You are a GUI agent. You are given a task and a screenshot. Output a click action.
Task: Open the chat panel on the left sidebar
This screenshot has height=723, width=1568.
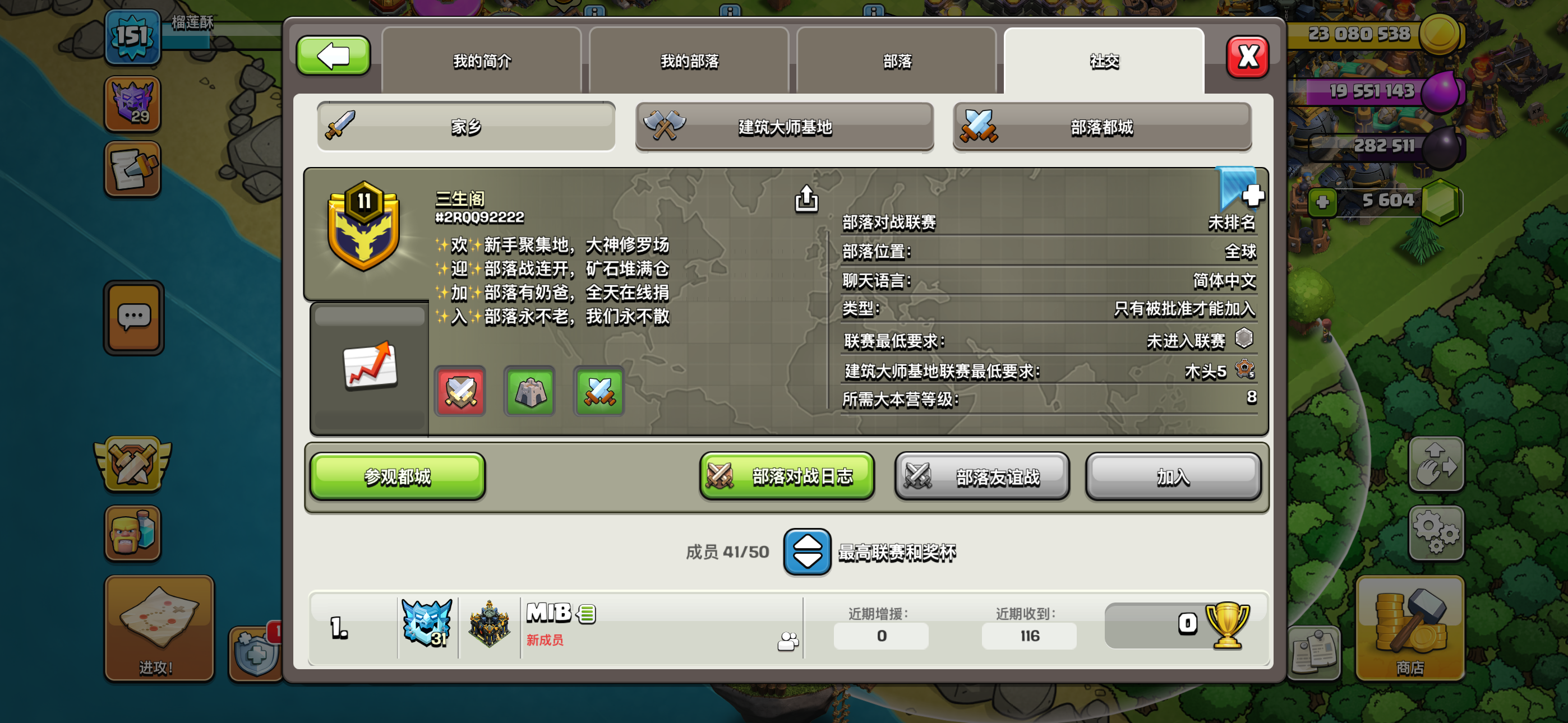point(133,318)
